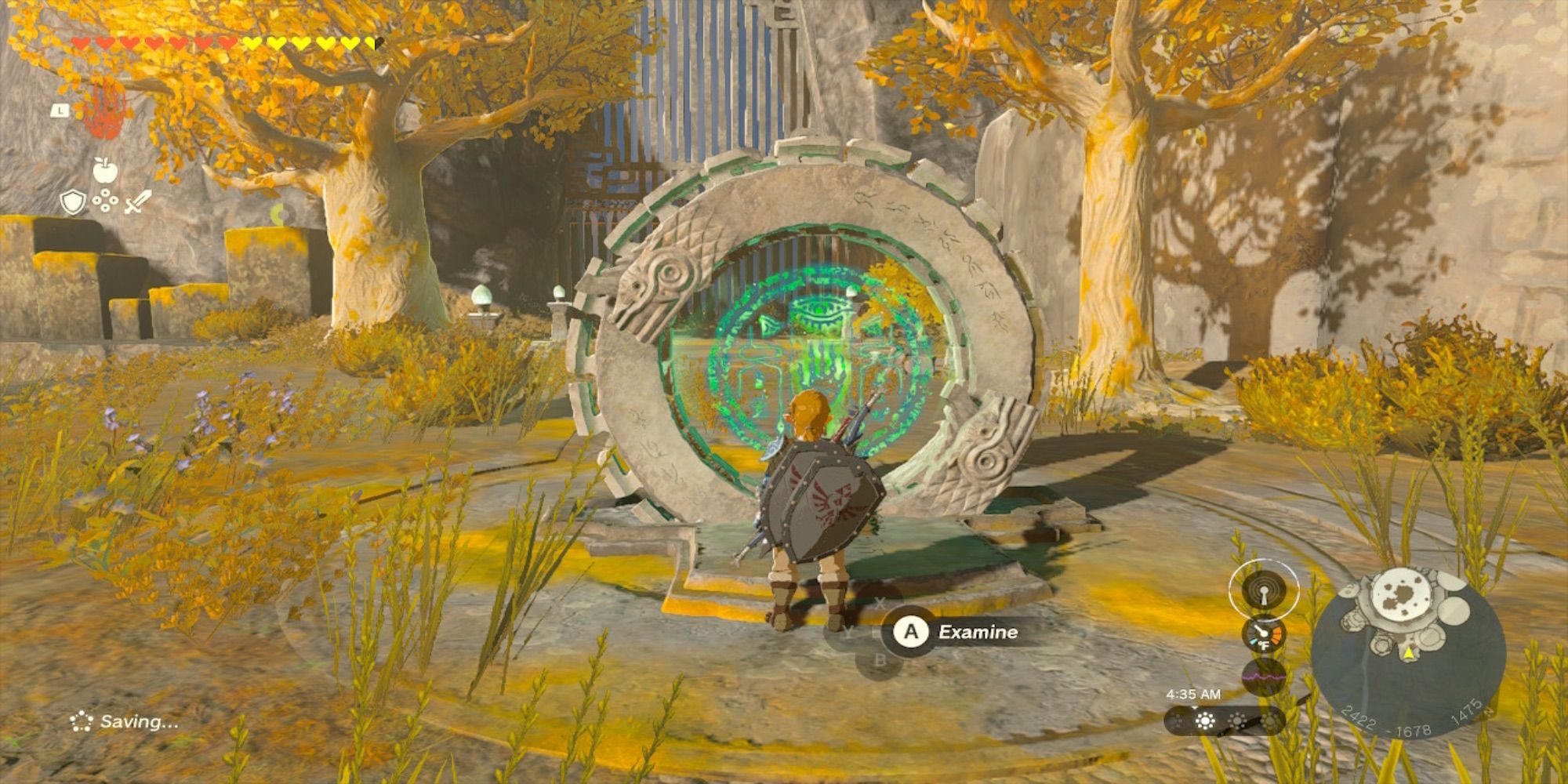1568x784 pixels.
Task: Toggle the bright sun weather icon
Action: coord(1205,720)
